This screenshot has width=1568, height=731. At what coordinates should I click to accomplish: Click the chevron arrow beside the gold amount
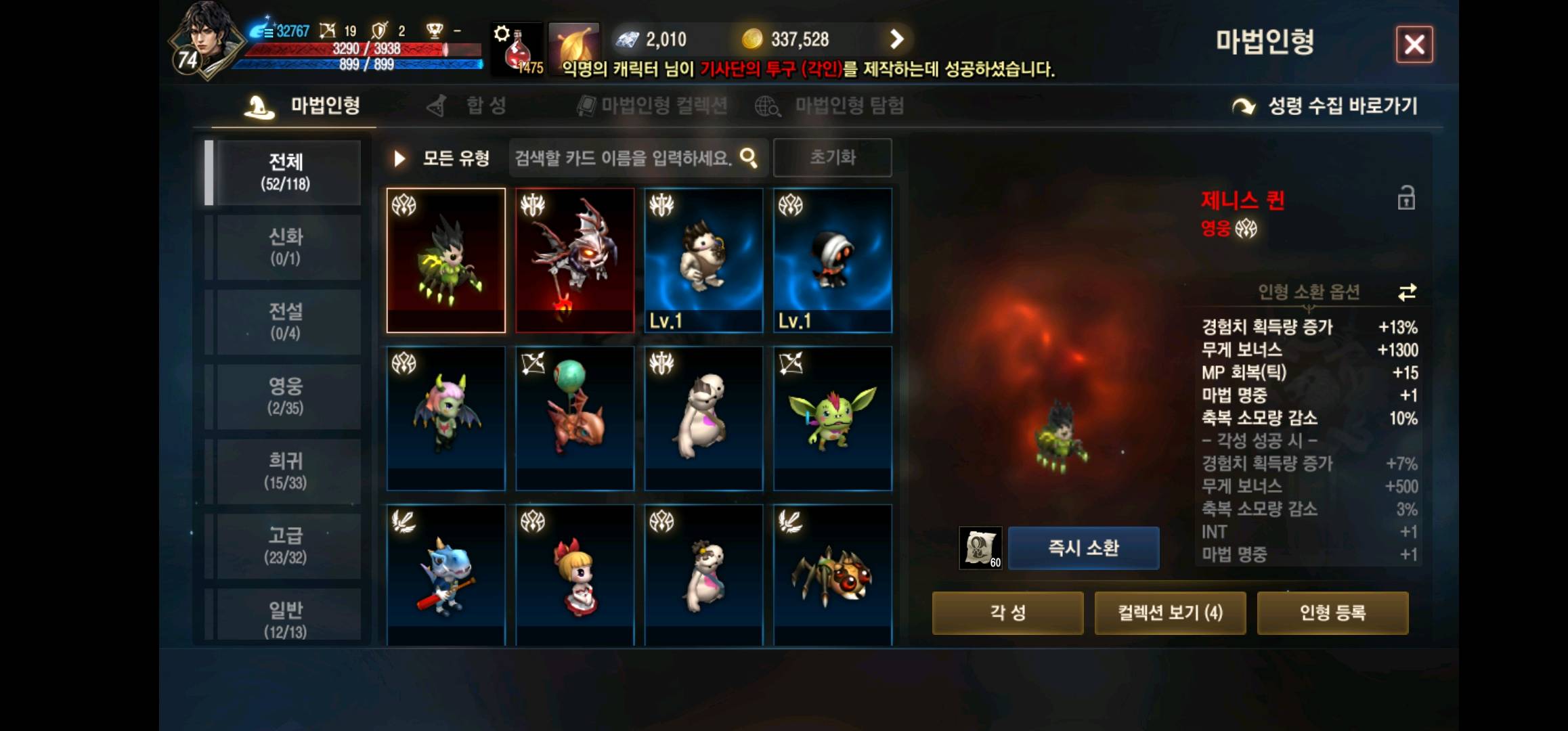tap(898, 39)
